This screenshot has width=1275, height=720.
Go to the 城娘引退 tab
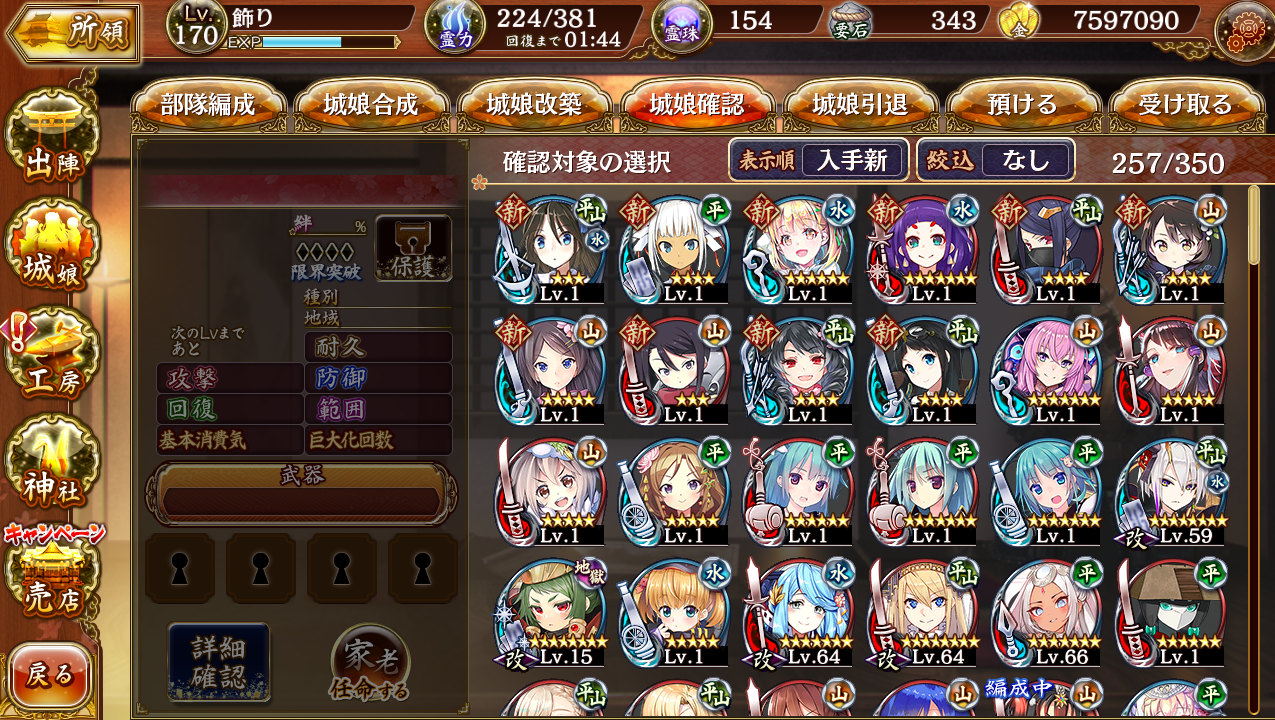pos(860,105)
